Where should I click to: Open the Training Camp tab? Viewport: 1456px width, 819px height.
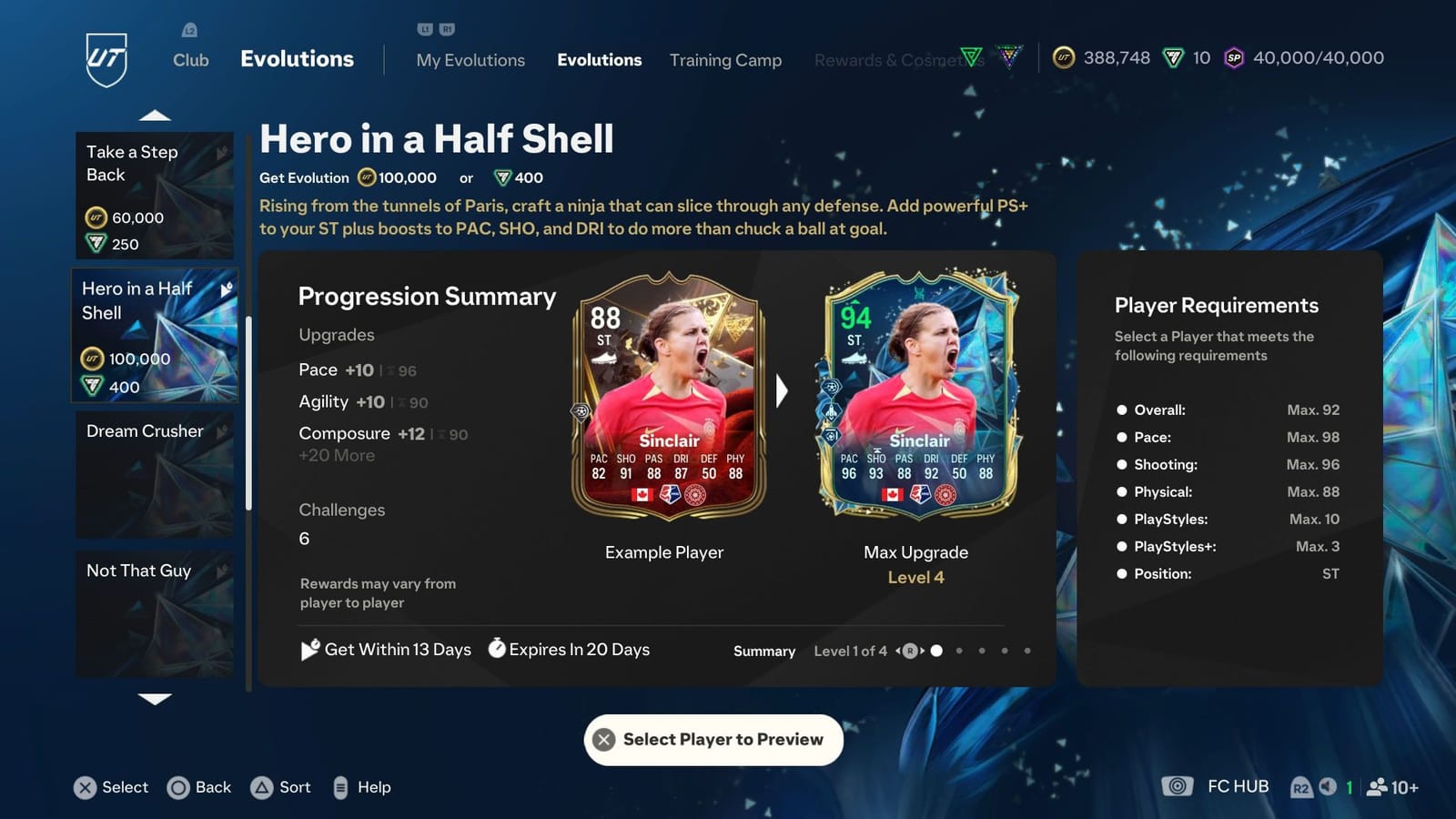tap(725, 60)
